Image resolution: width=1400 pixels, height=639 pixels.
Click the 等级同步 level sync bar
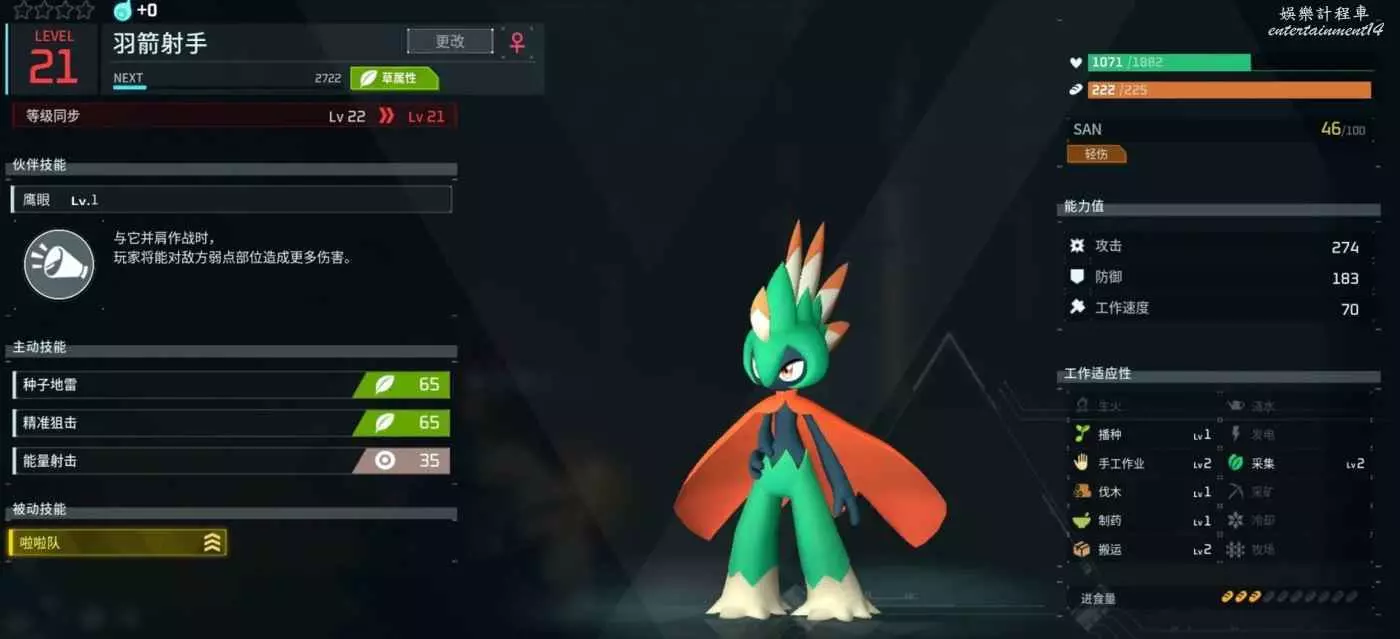point(234,116)
